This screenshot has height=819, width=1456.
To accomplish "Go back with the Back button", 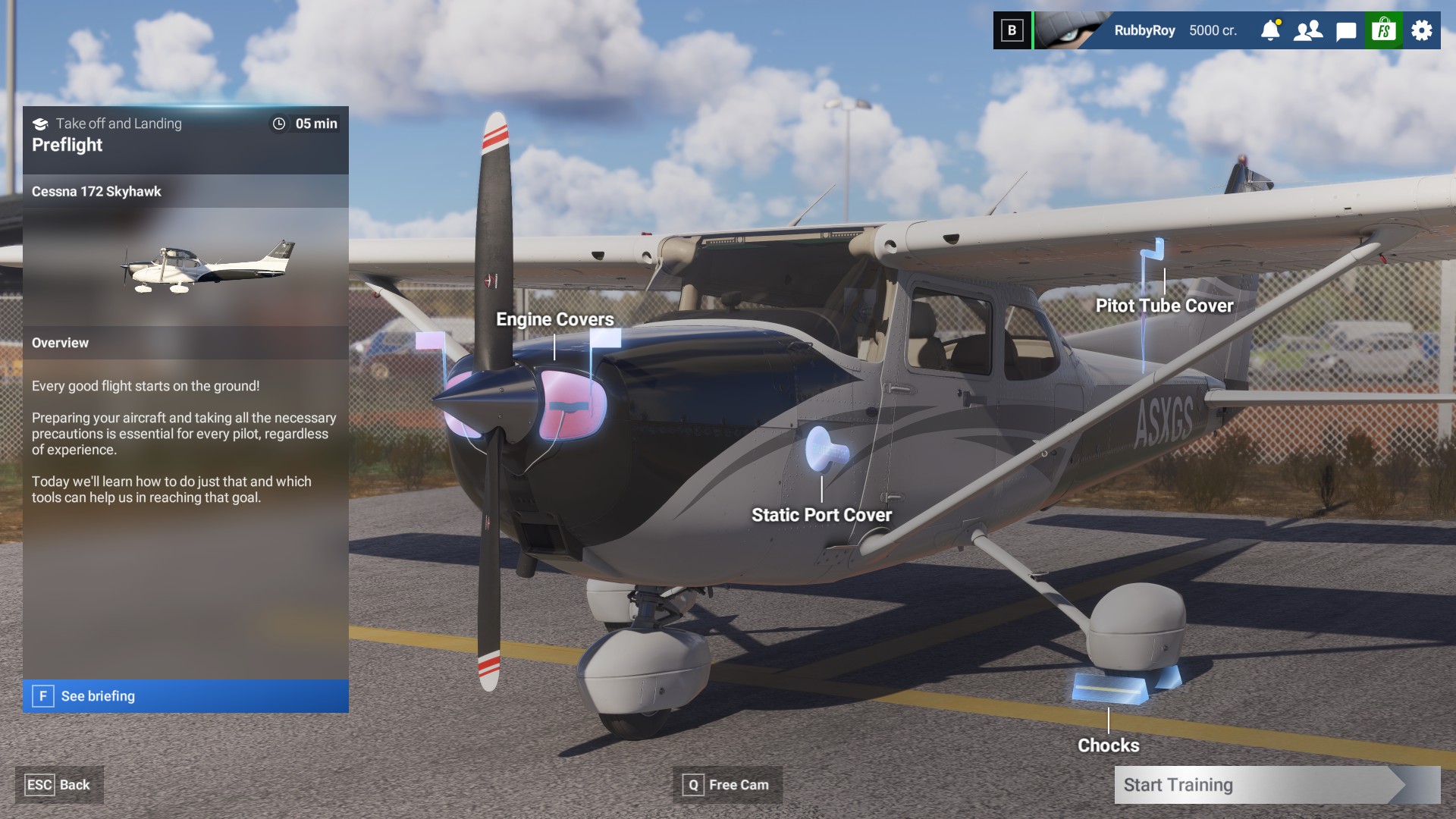I will [59, 785].
